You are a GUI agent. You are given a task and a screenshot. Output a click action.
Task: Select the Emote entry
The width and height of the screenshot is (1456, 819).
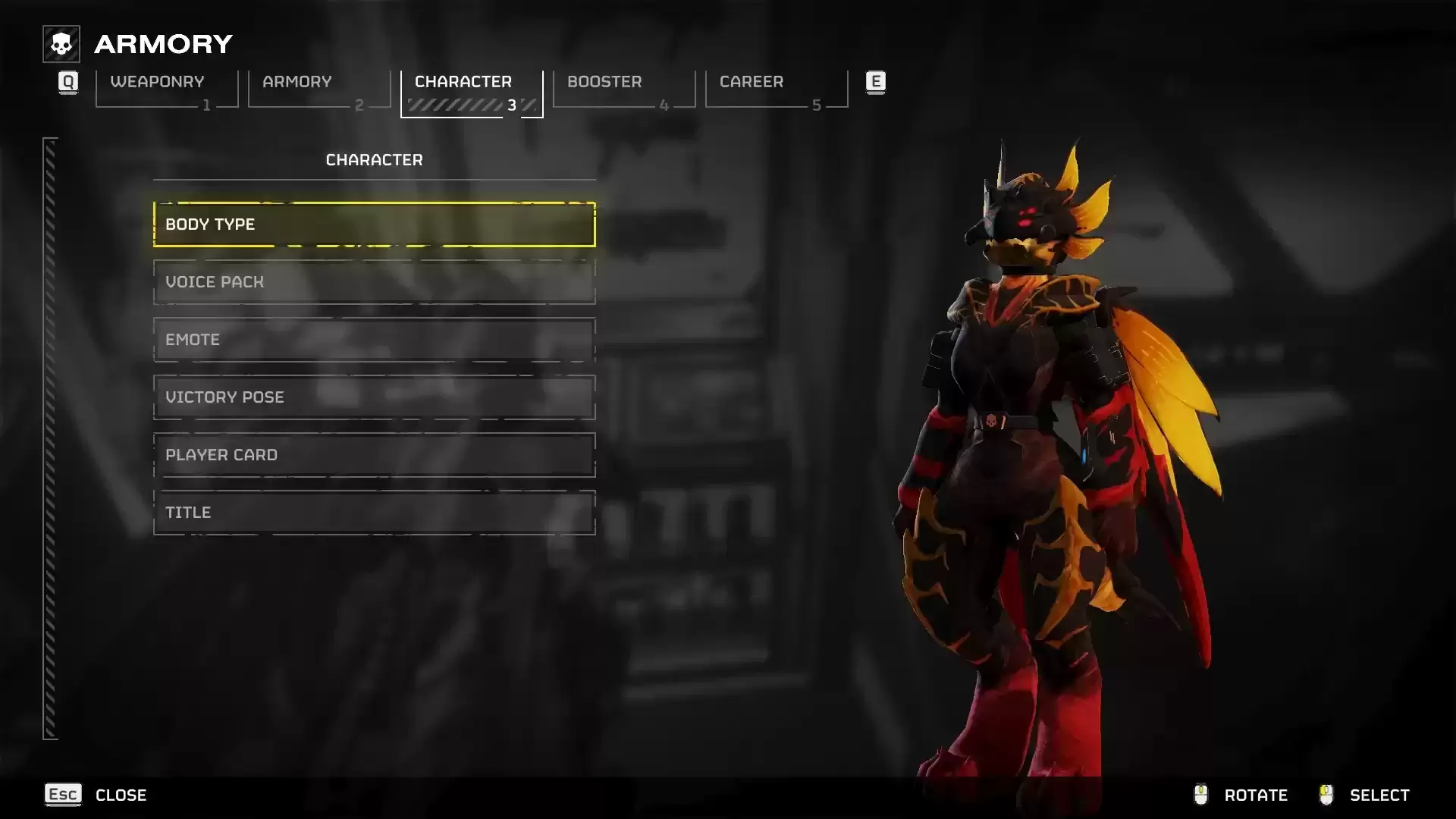(x=374, y=340)
